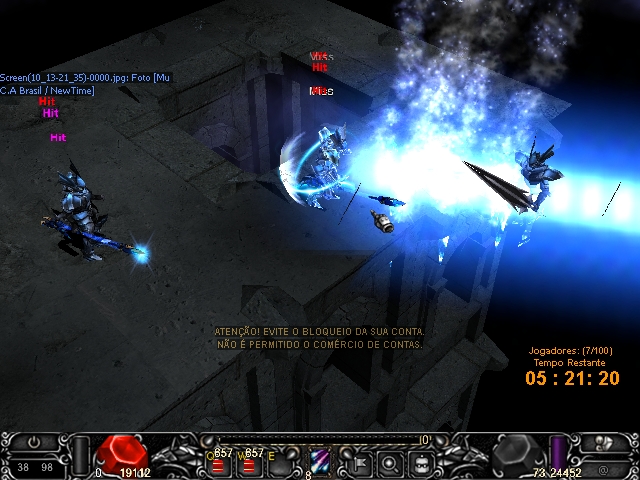Use the red potion in the Q slot
The image size is (640, 480).
(217, 464)
